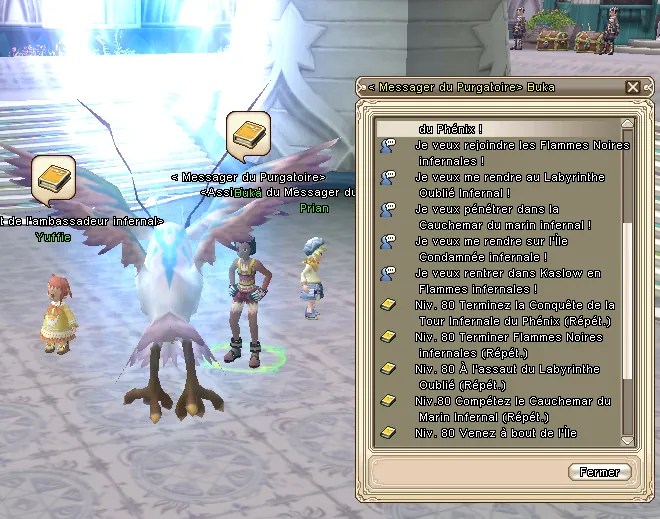Close the Messager du Purgatoire dialog window

[633, 88]
